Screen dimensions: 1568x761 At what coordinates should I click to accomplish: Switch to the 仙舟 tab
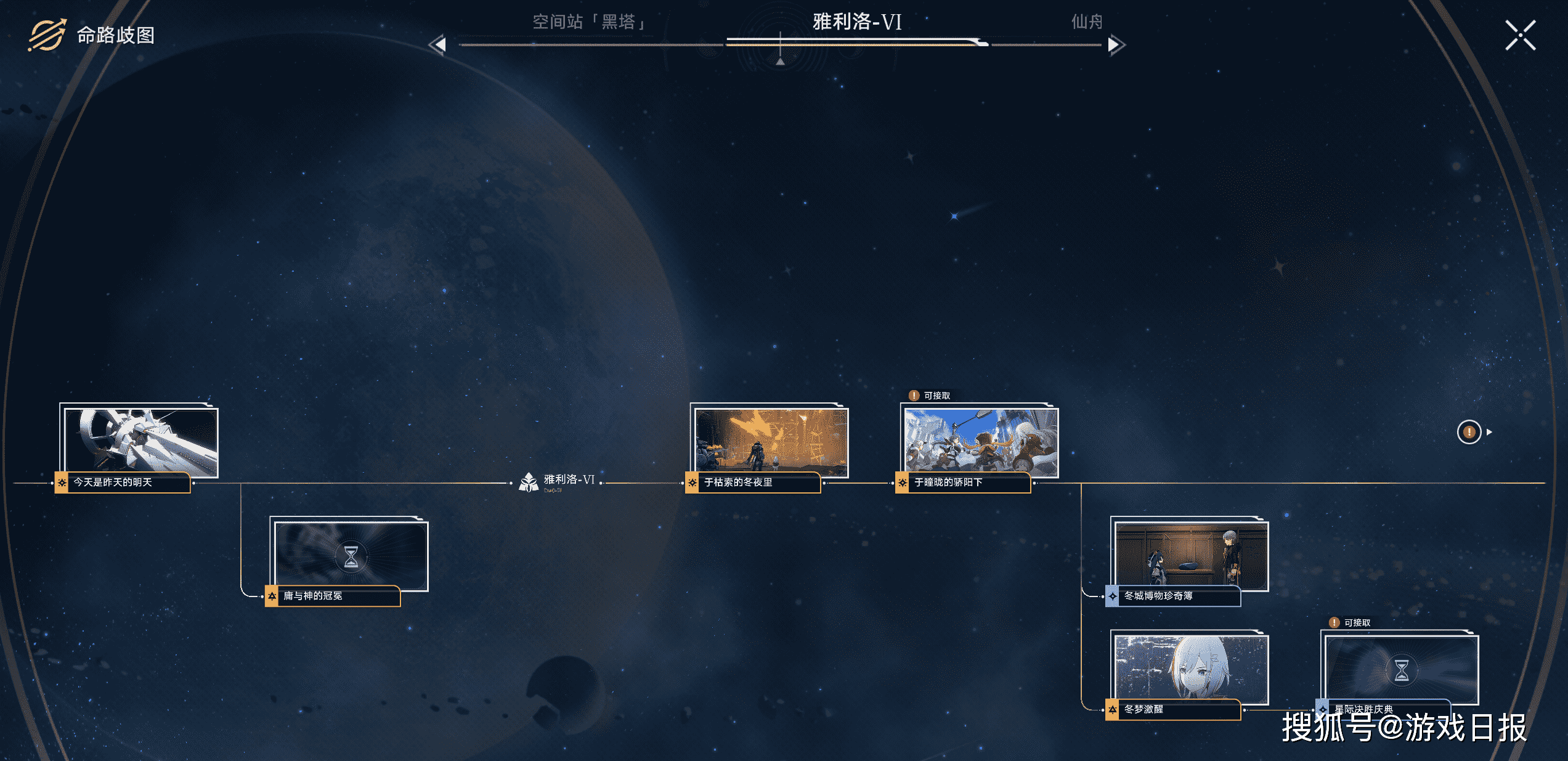[x=1086, y=22]
